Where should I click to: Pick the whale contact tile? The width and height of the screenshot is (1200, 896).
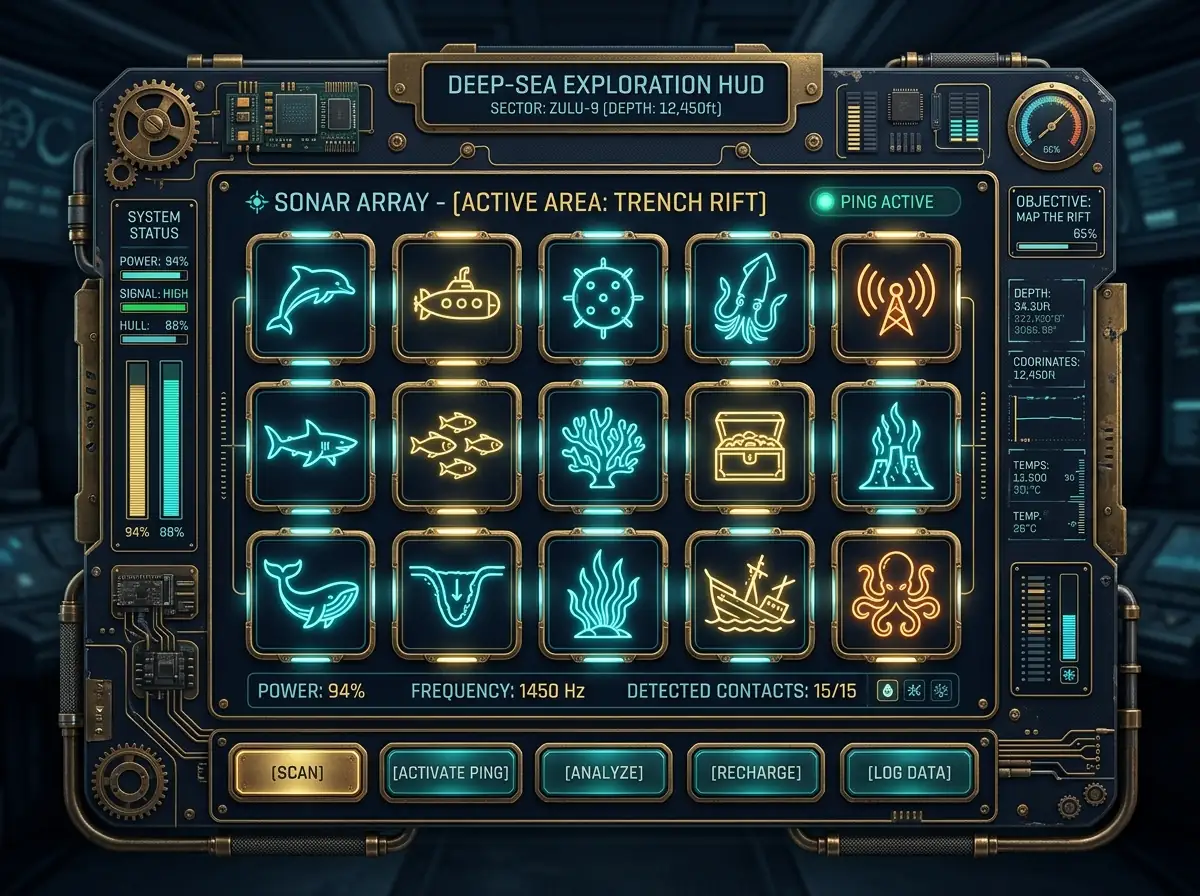(x=310, y=592)
